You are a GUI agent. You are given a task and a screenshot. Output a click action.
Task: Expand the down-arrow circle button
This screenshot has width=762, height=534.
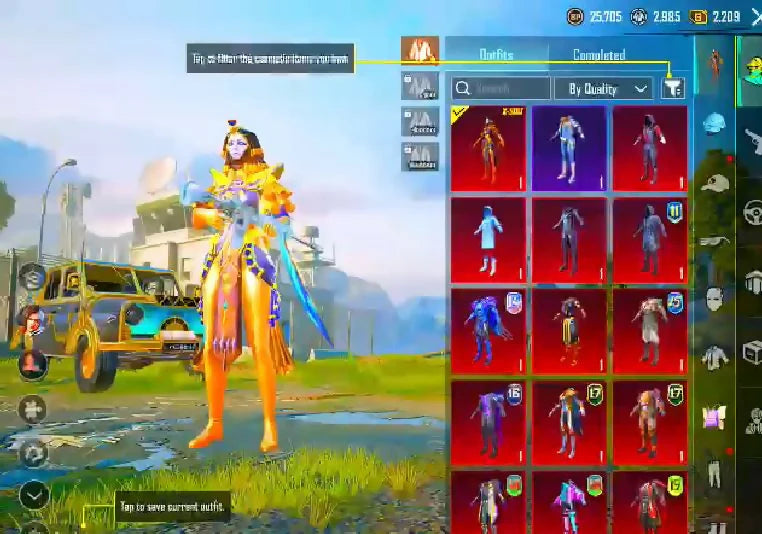[x=34, y=494]
